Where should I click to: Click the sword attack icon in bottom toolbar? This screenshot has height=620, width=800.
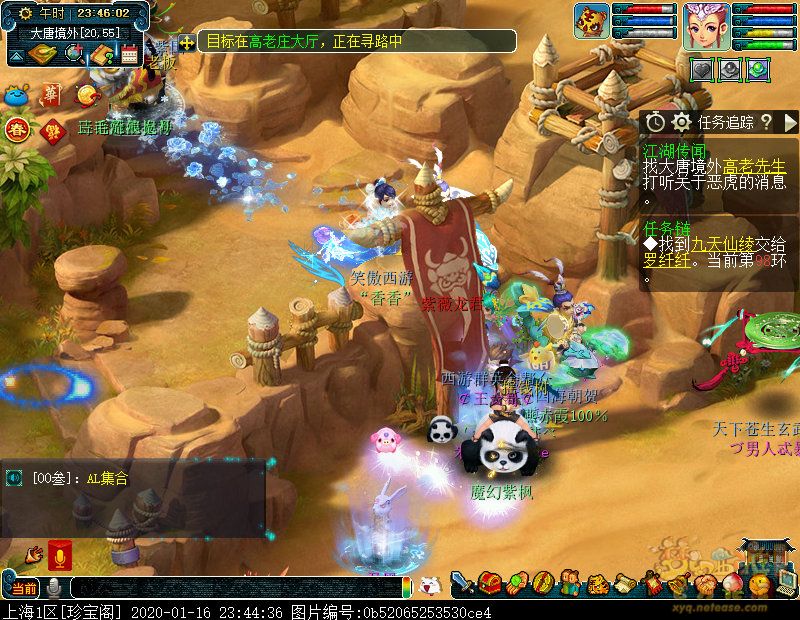463,582
